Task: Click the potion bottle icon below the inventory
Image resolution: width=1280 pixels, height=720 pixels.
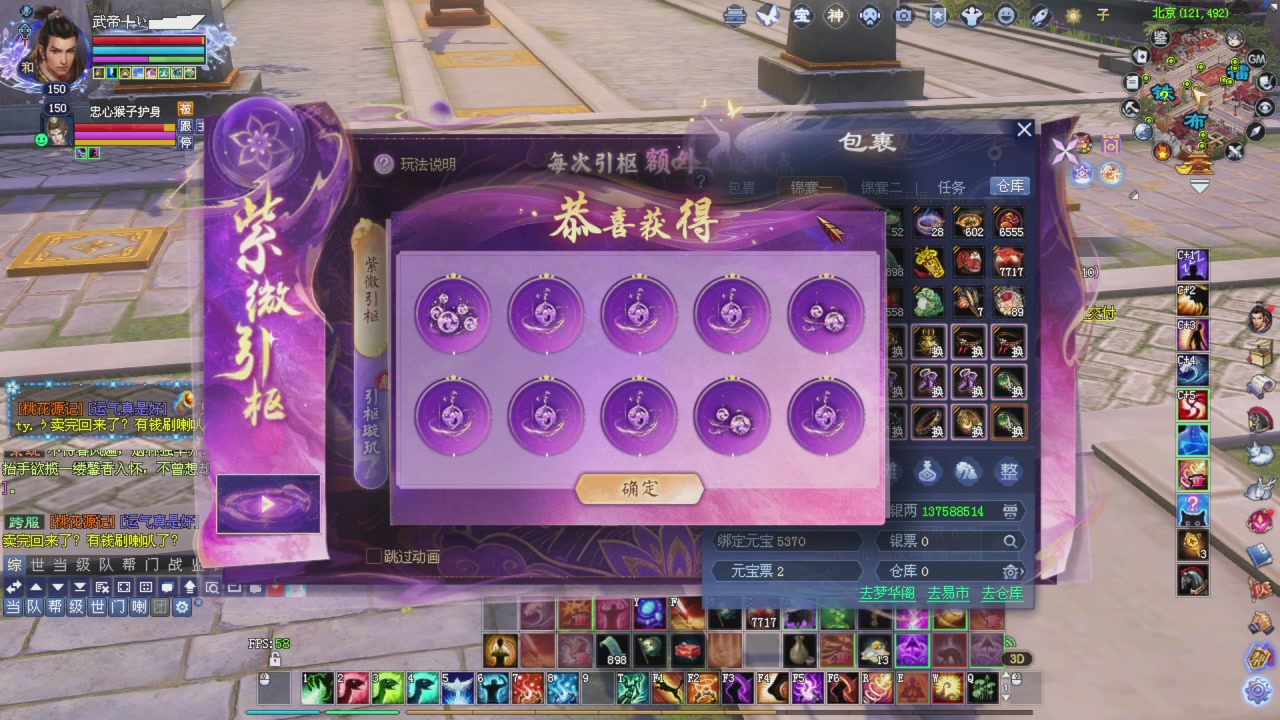Action: (926, 472)
